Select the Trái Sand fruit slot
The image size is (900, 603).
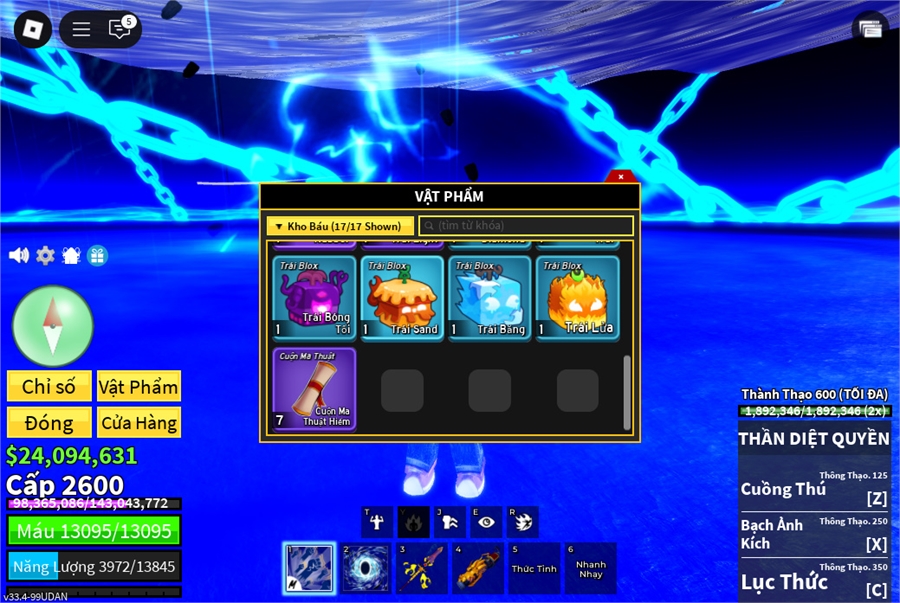[x=402, y=299]
